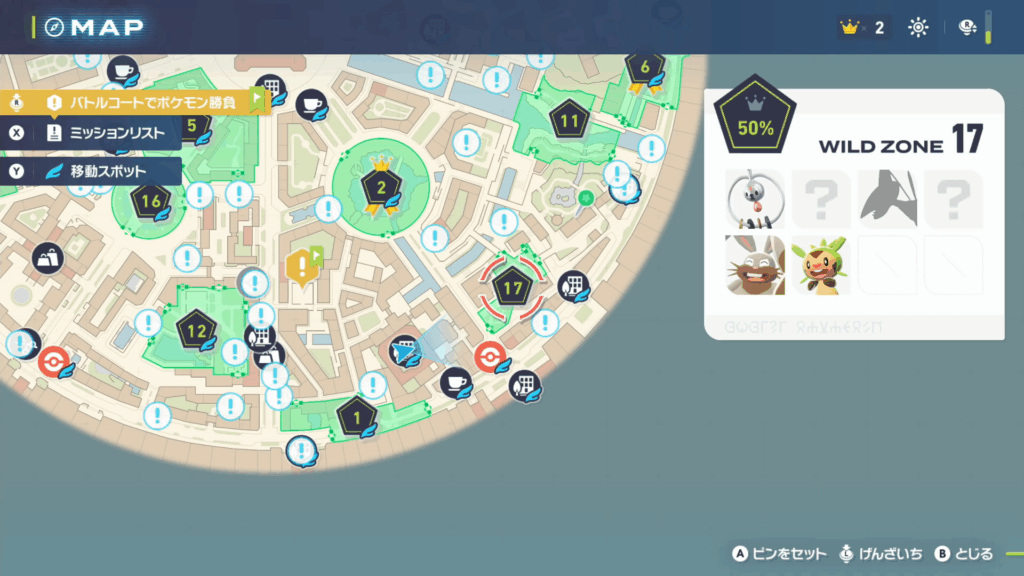Screen dimensions: 1024x576
Task: Click the shopping bag shop marker
Action: [47, 259]
